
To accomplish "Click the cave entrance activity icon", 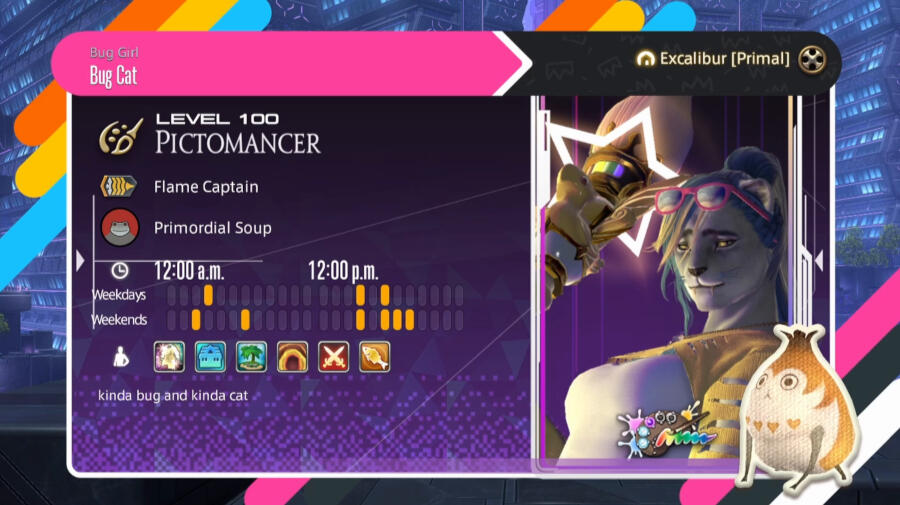I will click(x=292, y=356).
